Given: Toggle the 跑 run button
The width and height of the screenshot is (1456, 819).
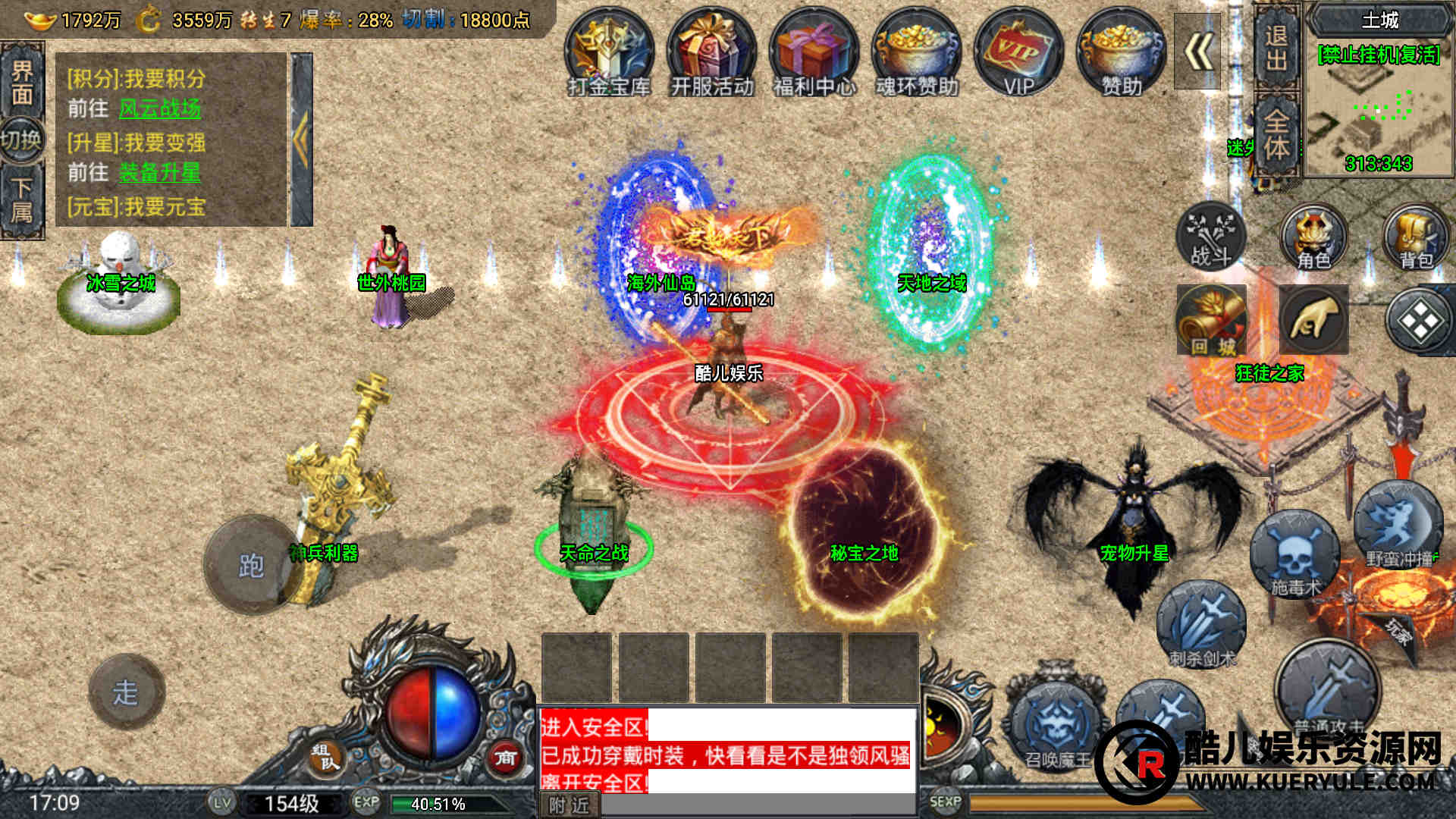Looking at the screenshot, I should tap(251, 565).
